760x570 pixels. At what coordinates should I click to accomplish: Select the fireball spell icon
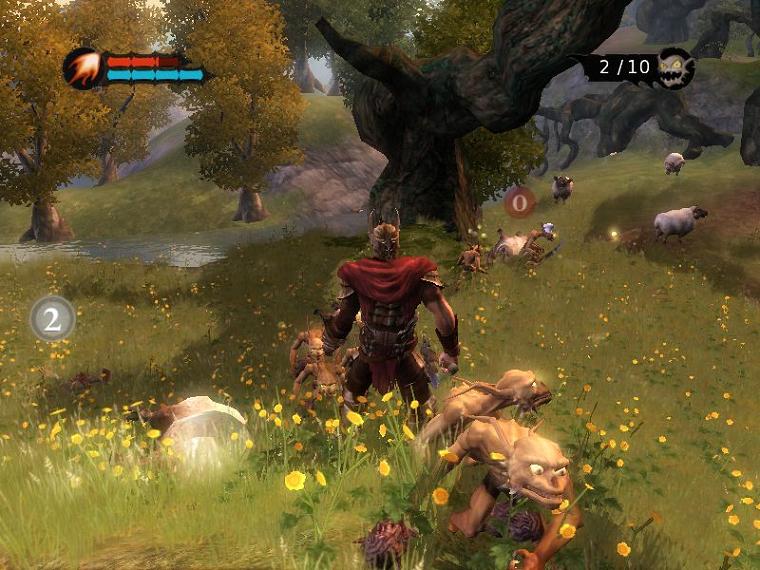82,68
